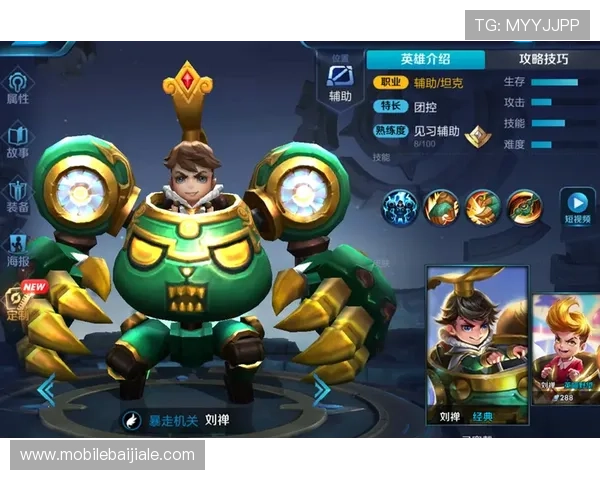Open the 海报 poster section

coord(18,249)
